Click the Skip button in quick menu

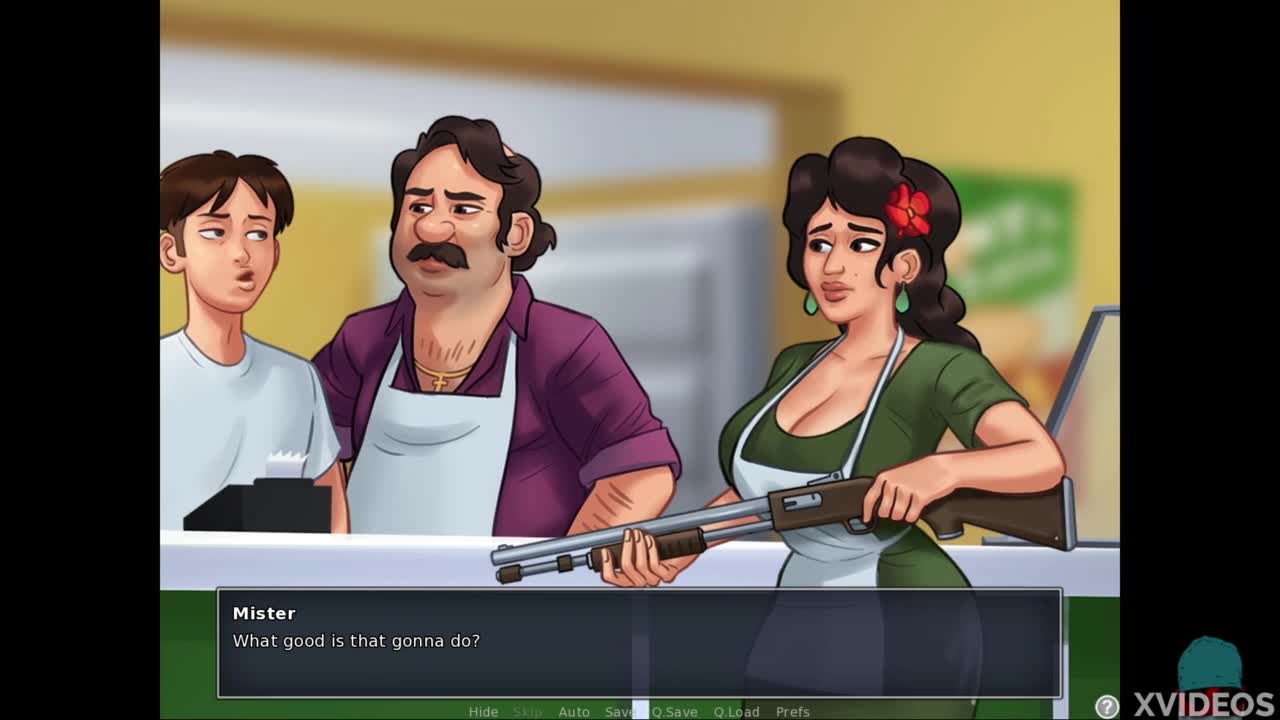pos(527,711)
